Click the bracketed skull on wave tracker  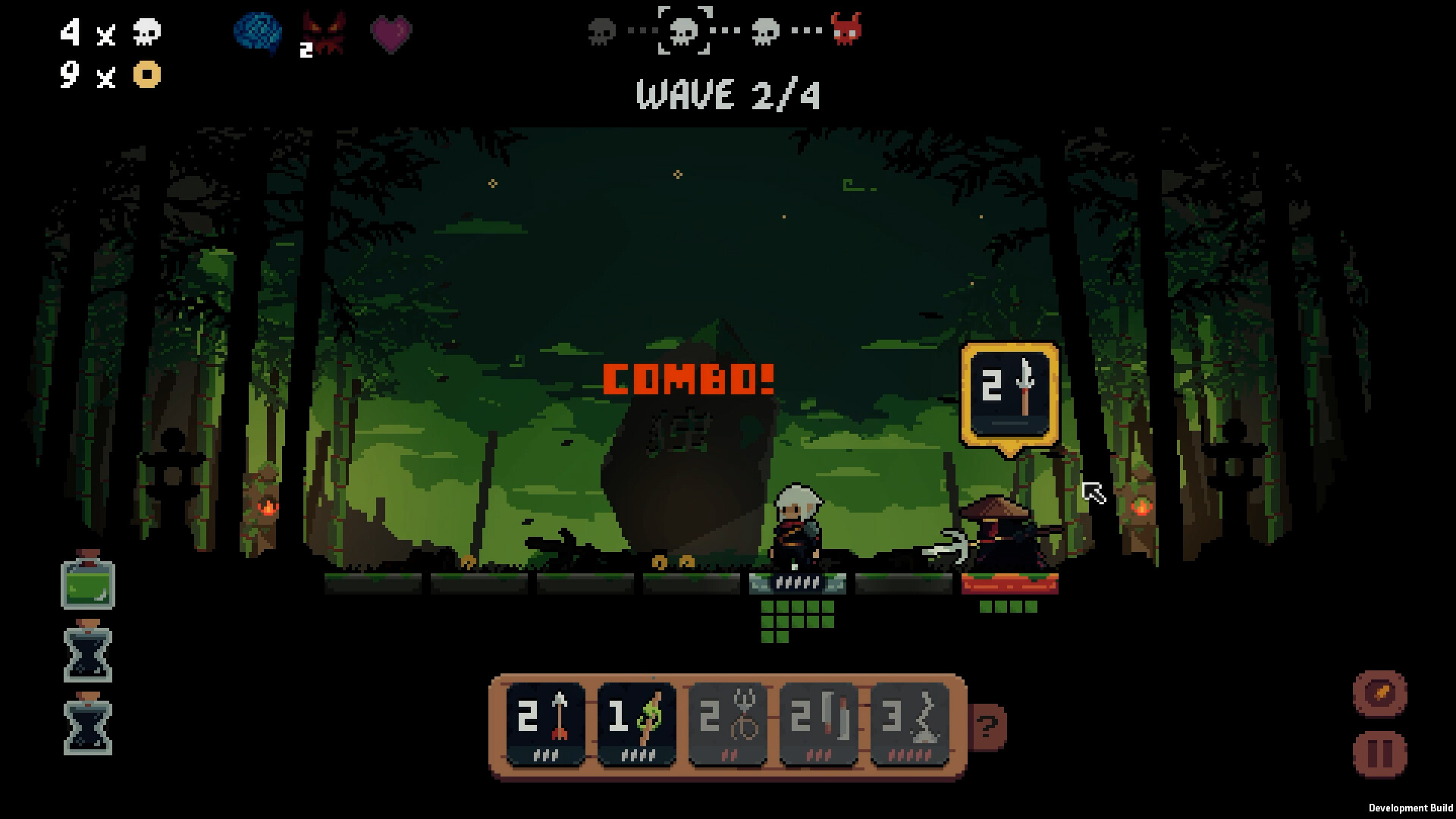click(x=685, y=30)
